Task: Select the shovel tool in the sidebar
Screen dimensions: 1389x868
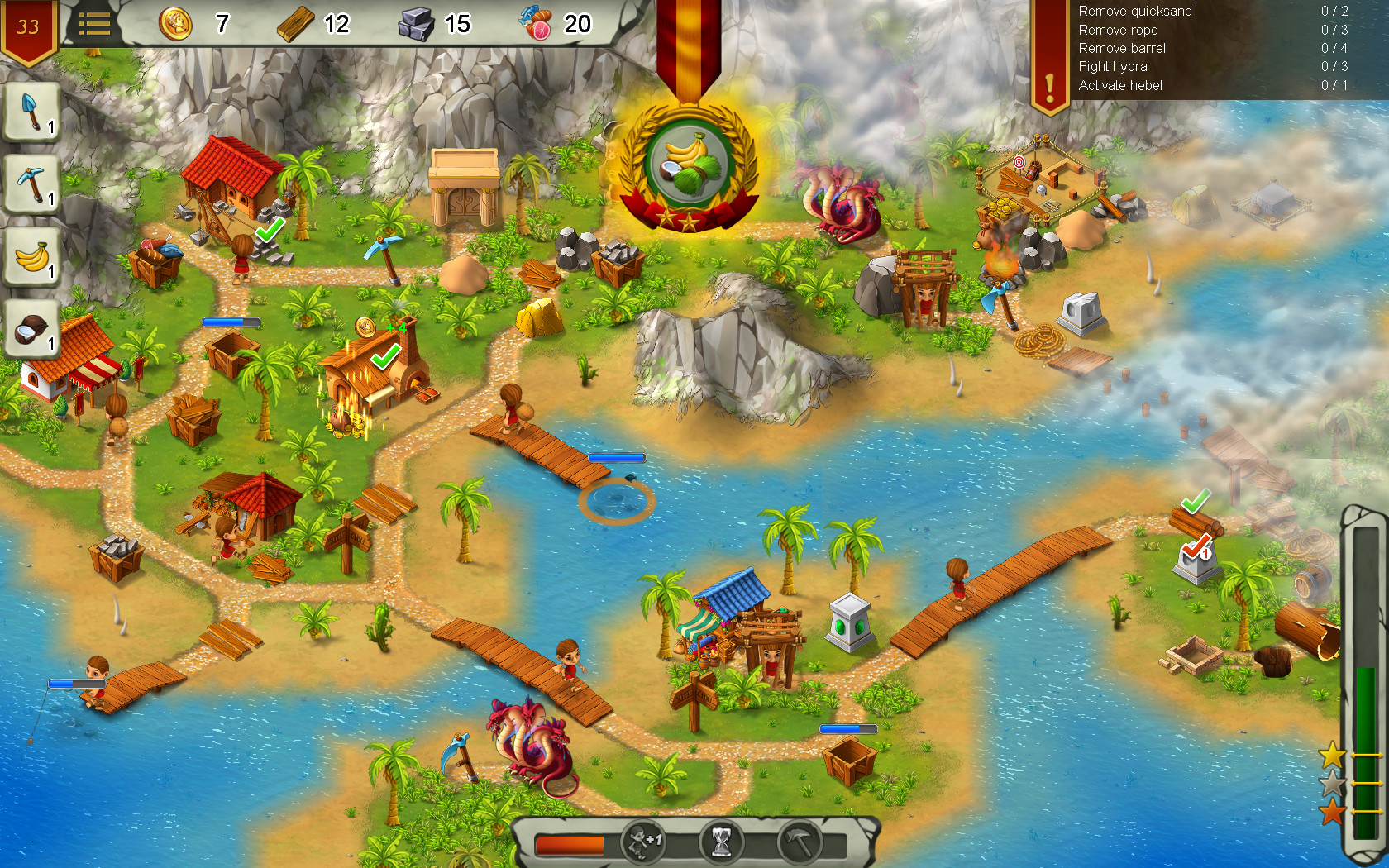Action: [31, 112]
